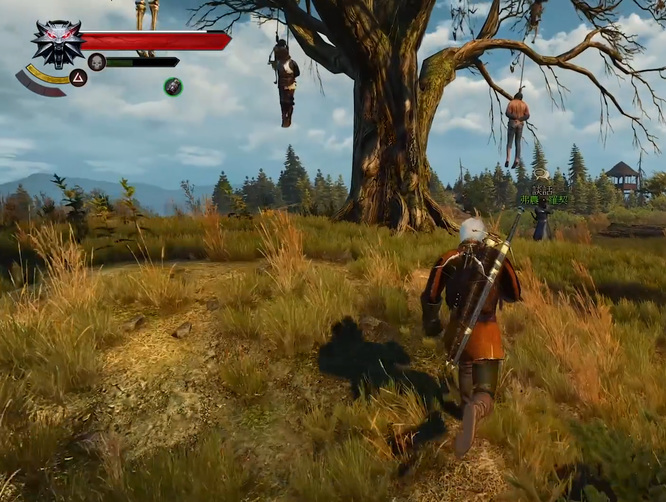Viewport: 666px width, 502px height.
Task: Select the Aard sign triangle icon
Action: pyautogui.click(x=78, y=78)
